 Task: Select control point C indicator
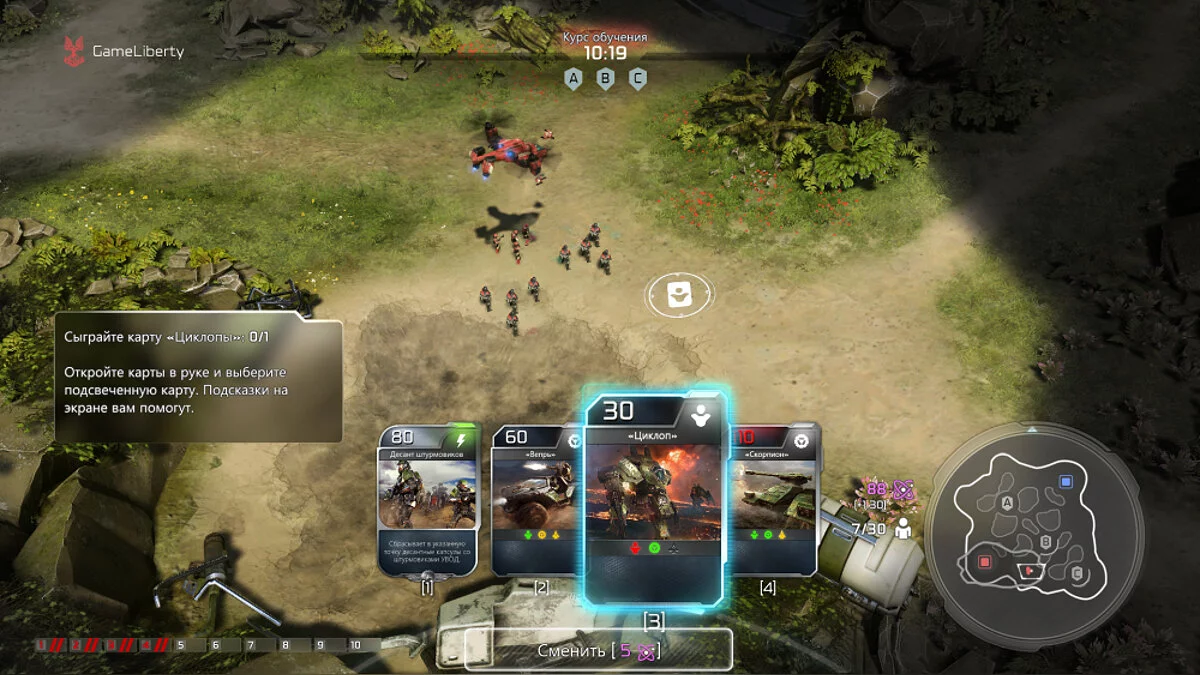[x=637, y=79]
